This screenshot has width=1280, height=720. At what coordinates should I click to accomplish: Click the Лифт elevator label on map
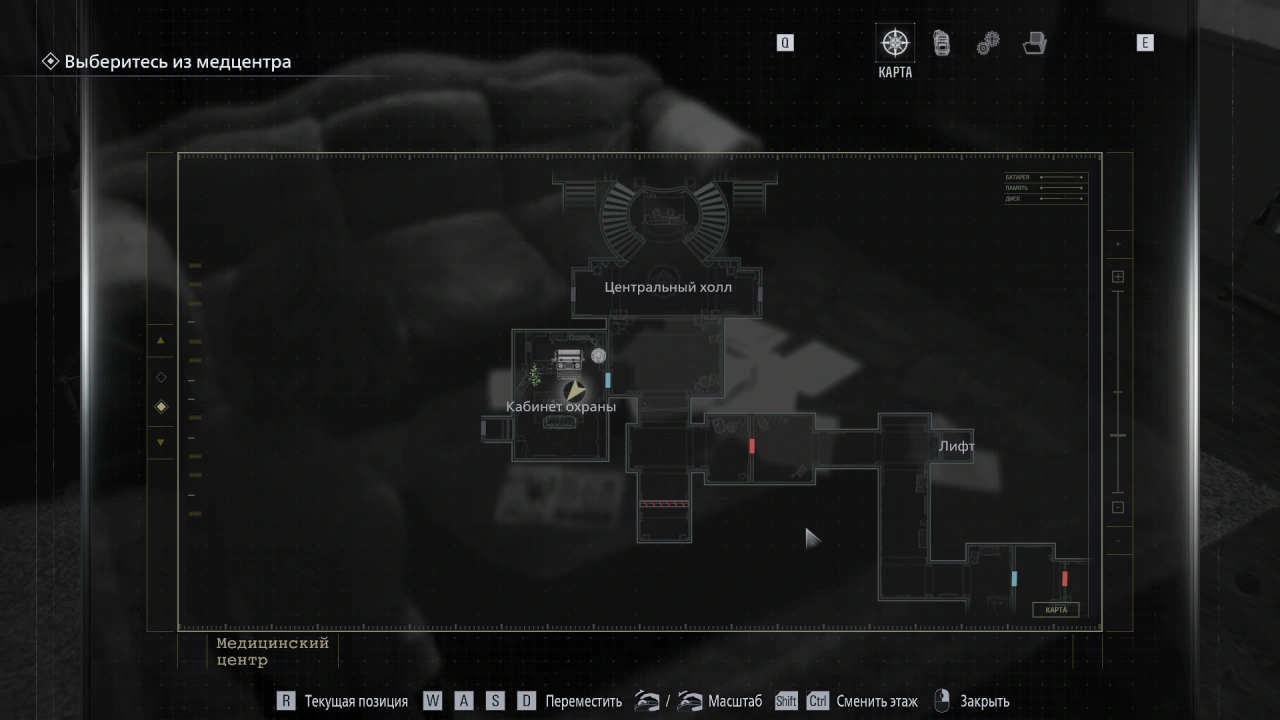click(956, 447)
